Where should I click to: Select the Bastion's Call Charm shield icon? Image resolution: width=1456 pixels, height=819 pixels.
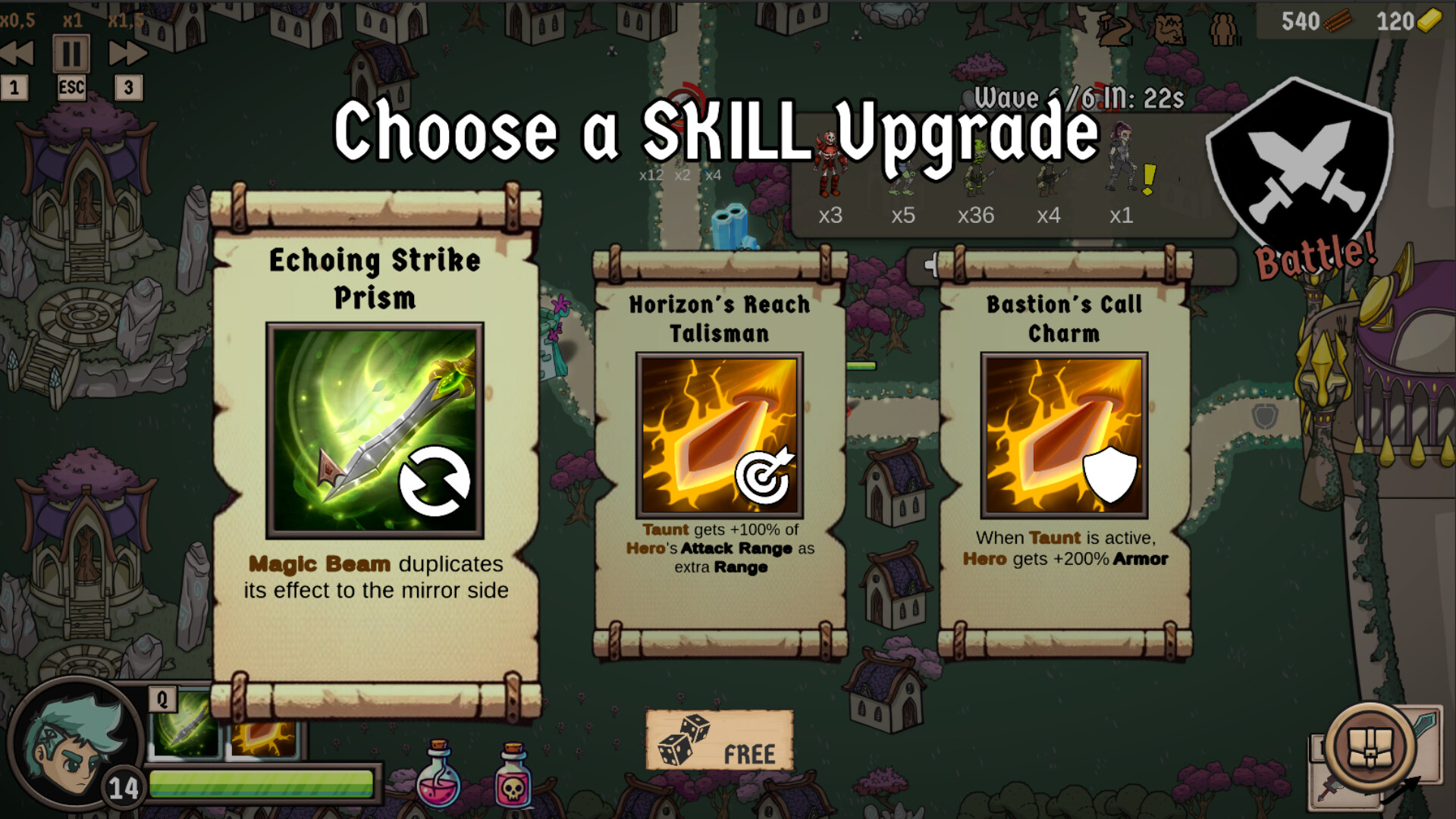1109,474
